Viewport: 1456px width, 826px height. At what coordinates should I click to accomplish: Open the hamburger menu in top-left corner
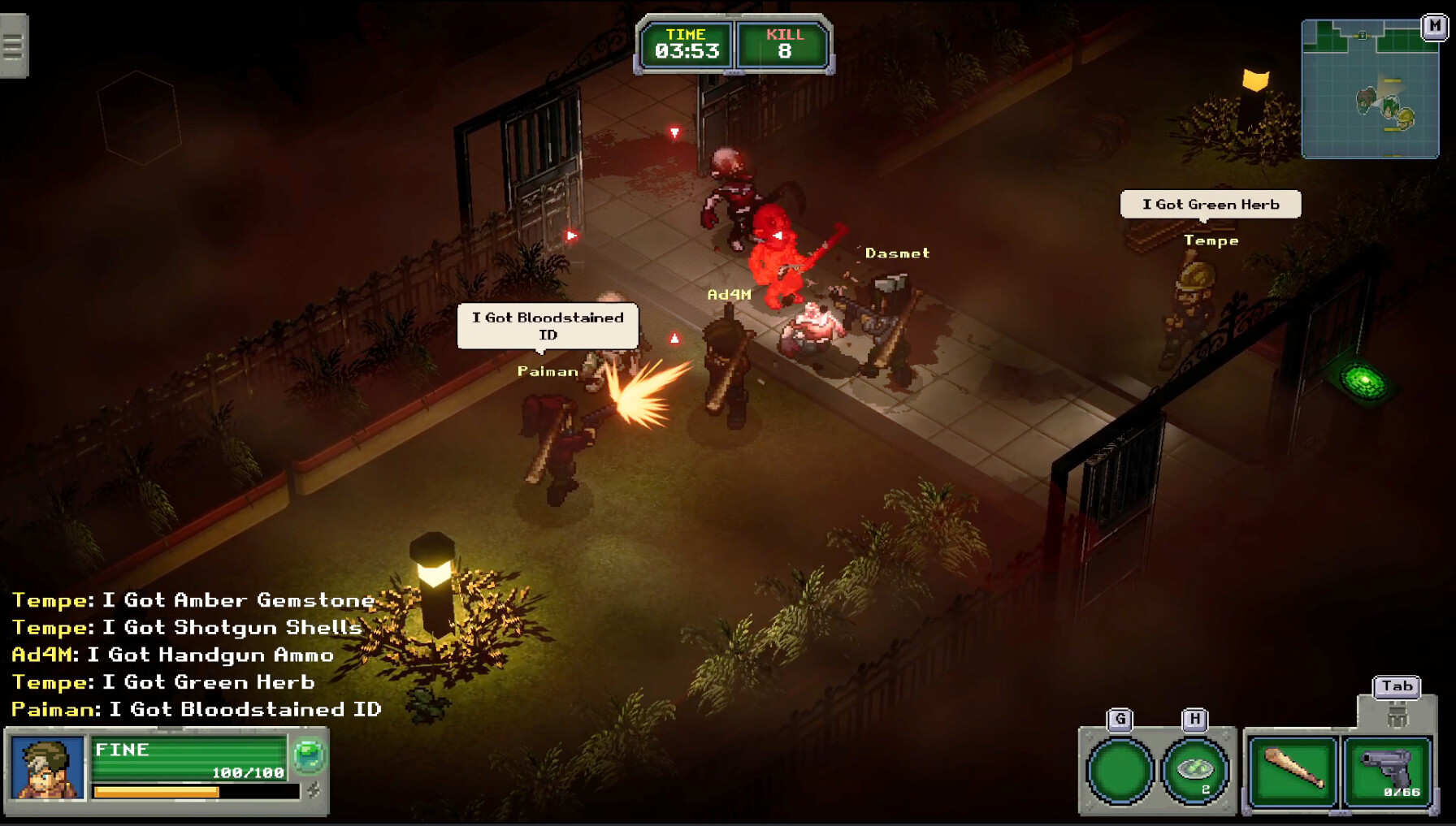pyautogui.click(x=12, y=46)
